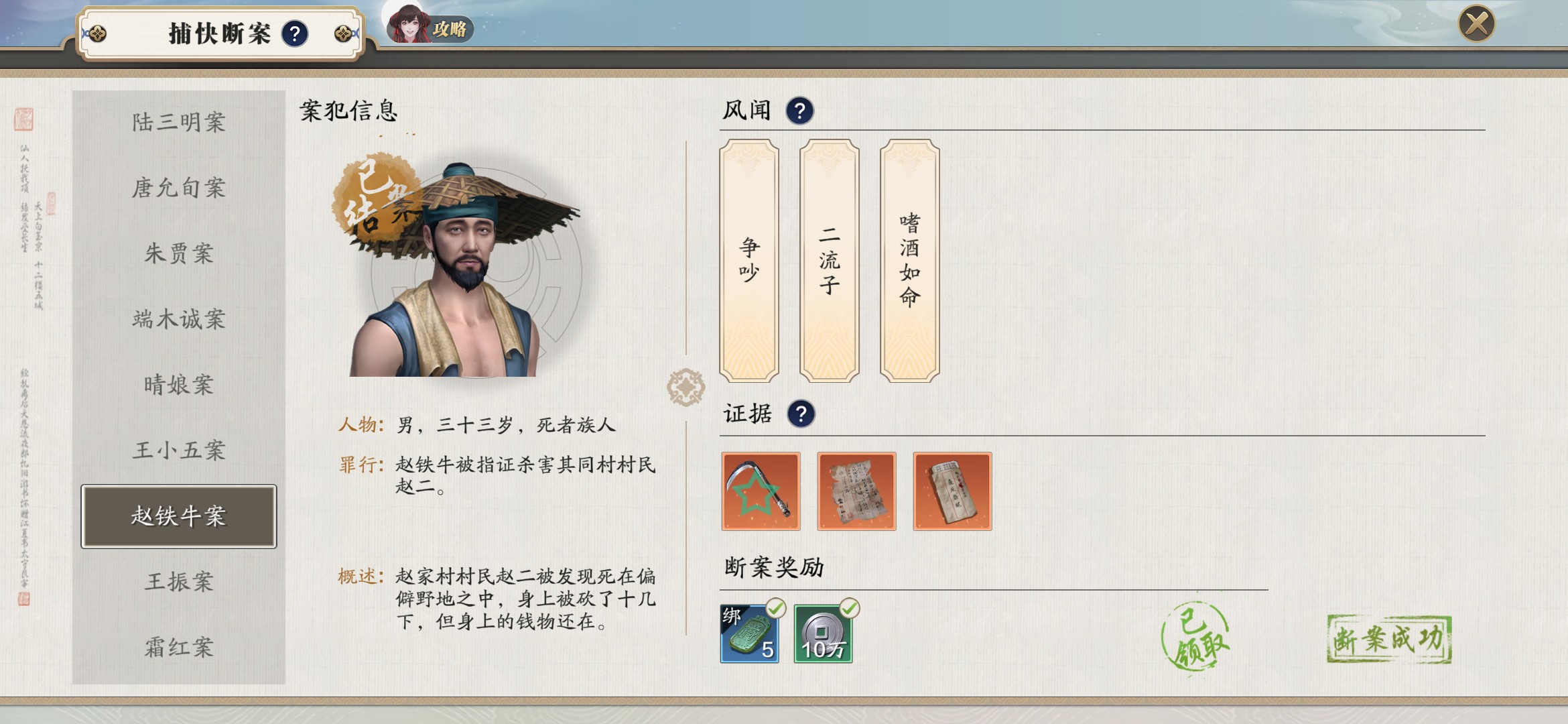
Task: View the 王小五案 case
Action: tap(179, 450)
